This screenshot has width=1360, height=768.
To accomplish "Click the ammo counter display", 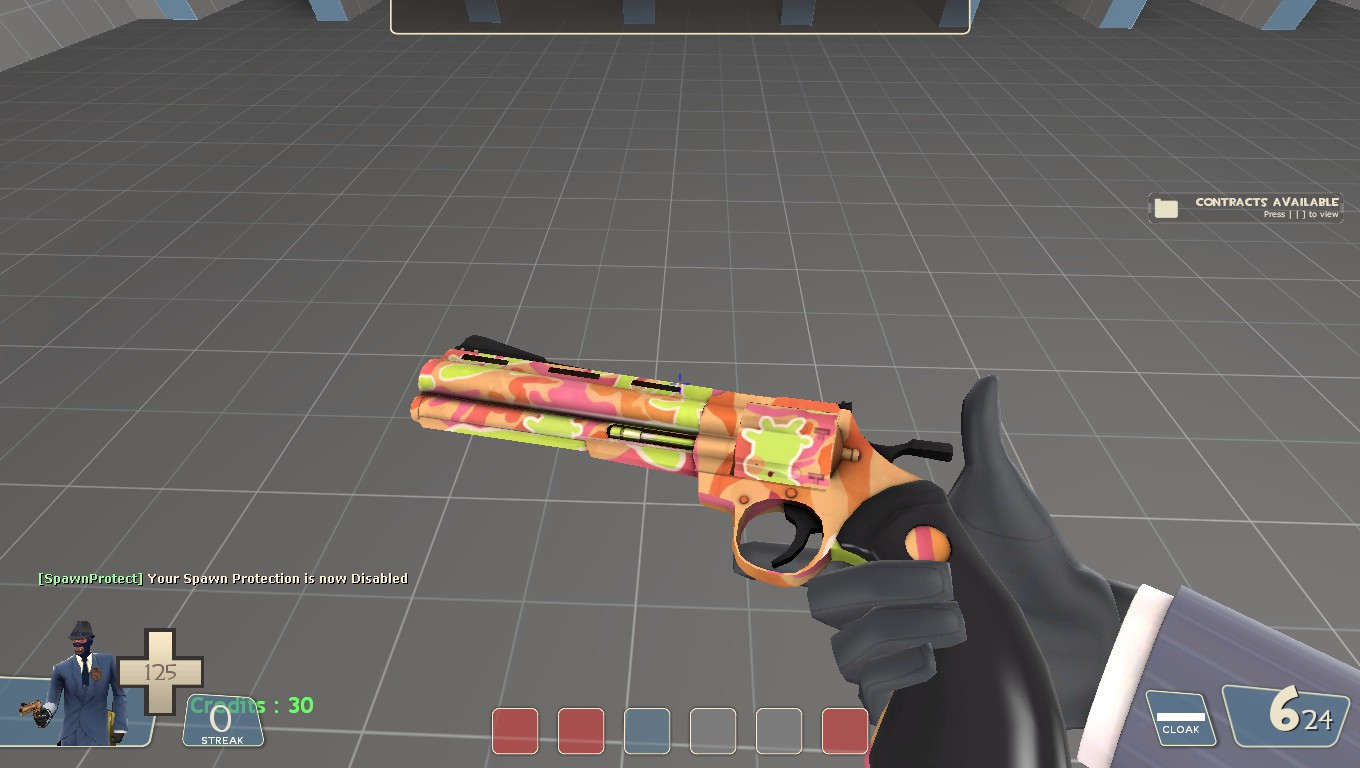I will (1290, 715).
